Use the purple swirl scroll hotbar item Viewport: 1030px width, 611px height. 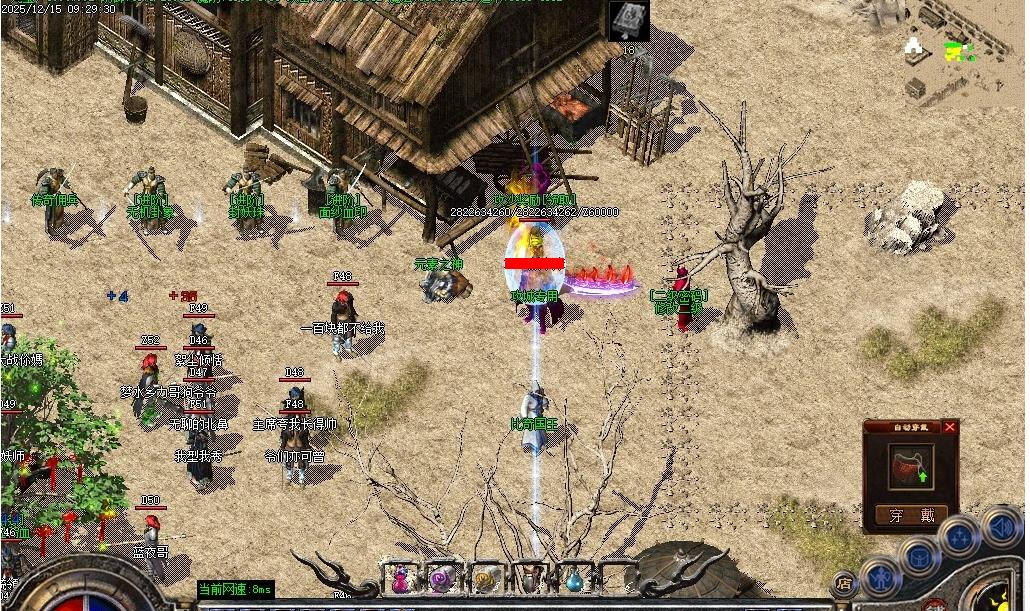pos(443,579)
